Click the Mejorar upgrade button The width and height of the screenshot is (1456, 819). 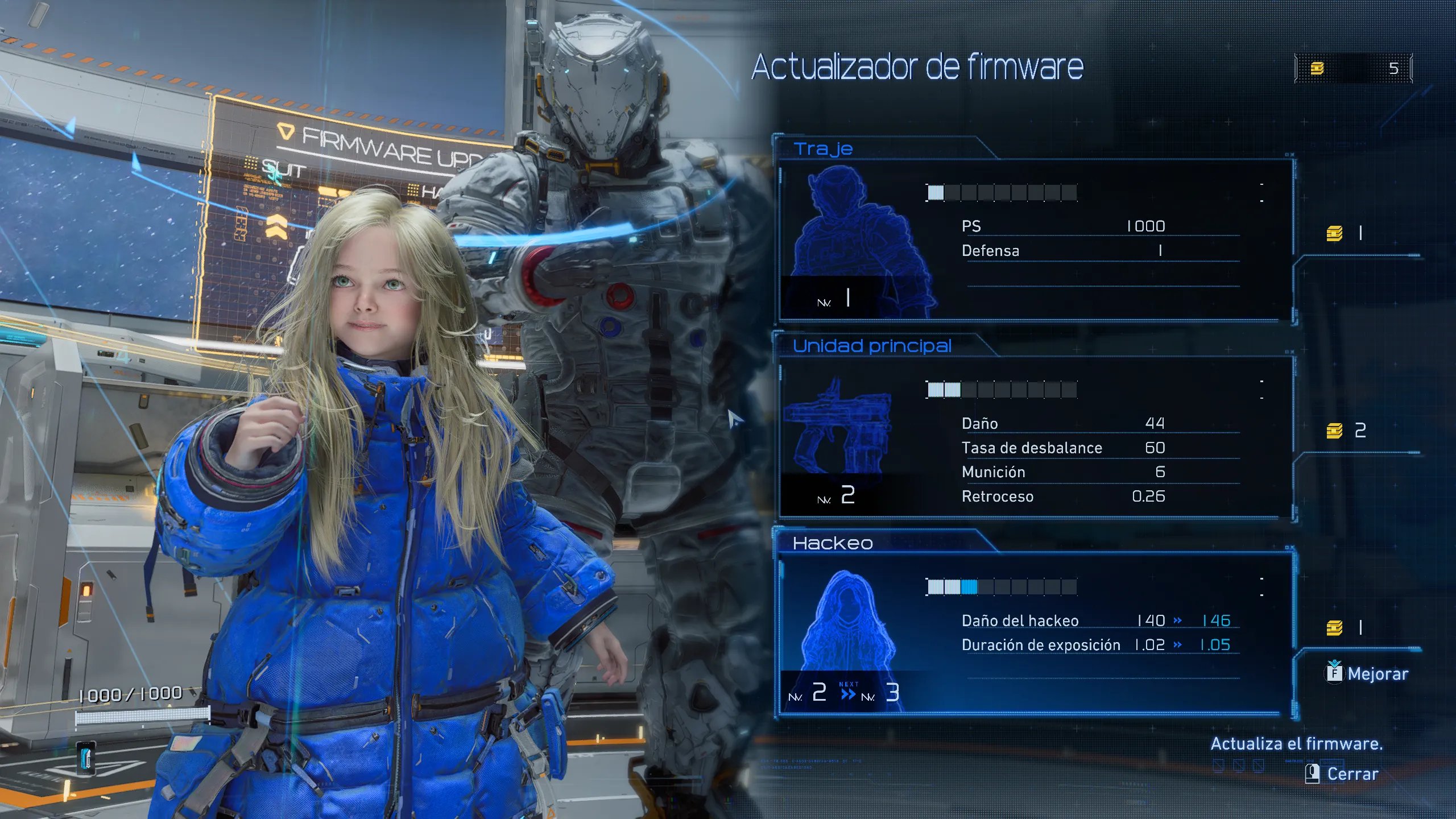1367,674
